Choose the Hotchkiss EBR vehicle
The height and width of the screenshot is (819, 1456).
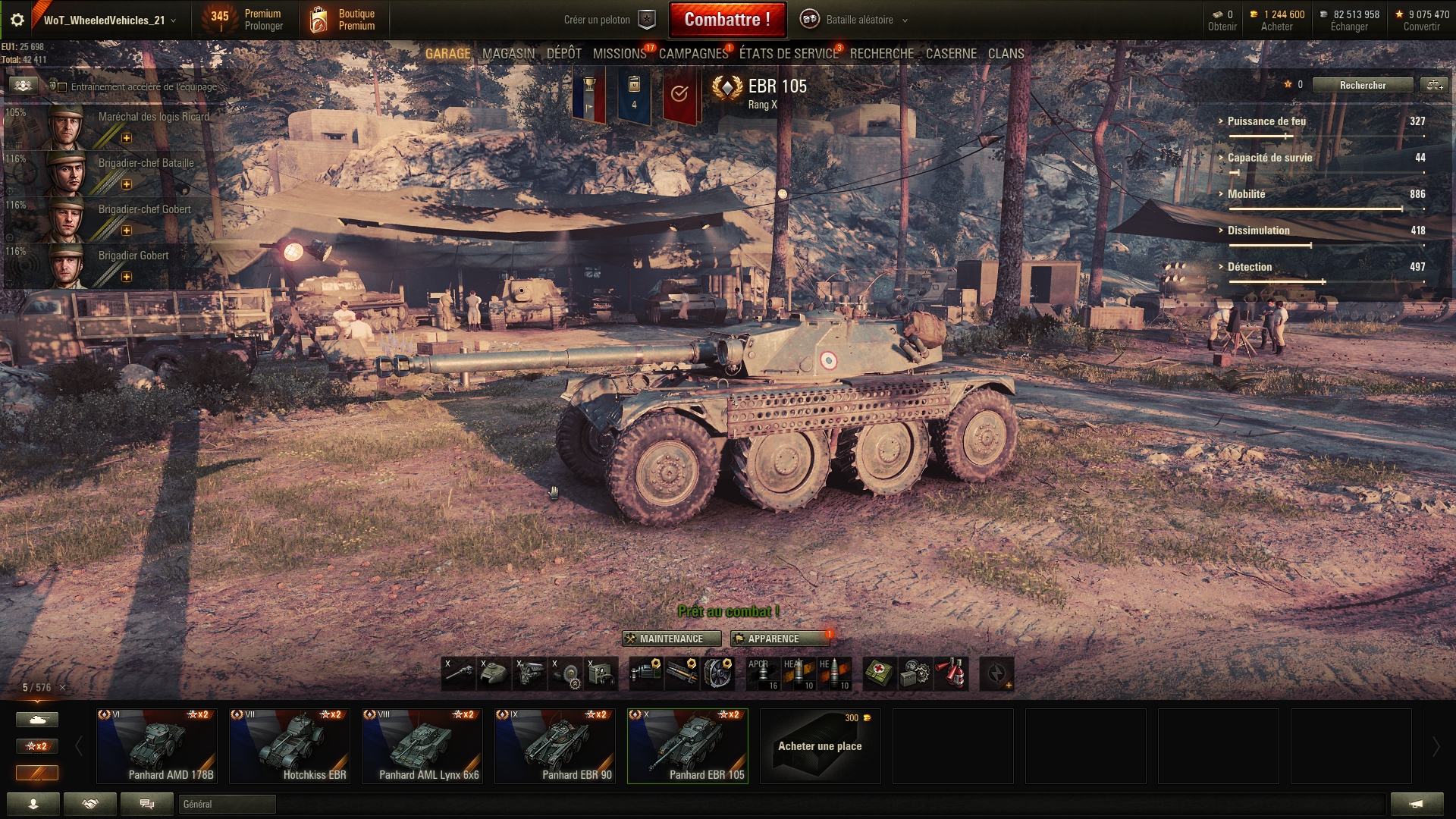pyautogui.click(x=290, y=746)
